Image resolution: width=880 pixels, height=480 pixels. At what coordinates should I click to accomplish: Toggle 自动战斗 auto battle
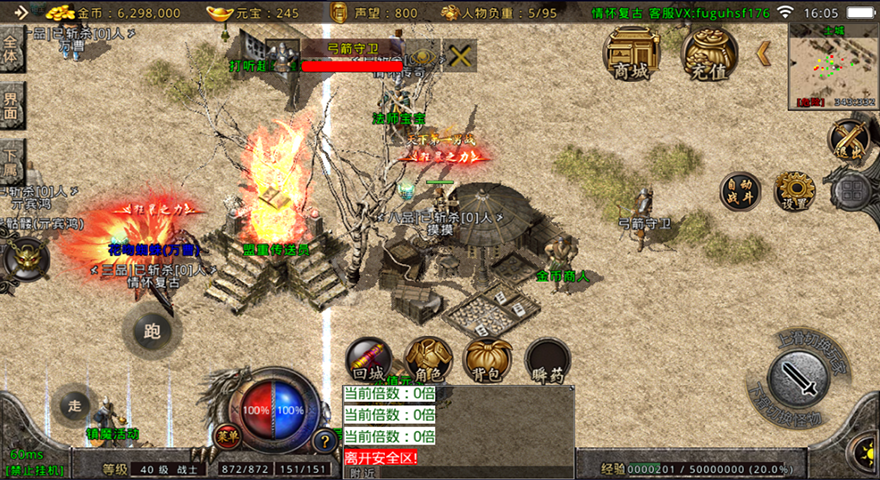click(x=740, y=191)
